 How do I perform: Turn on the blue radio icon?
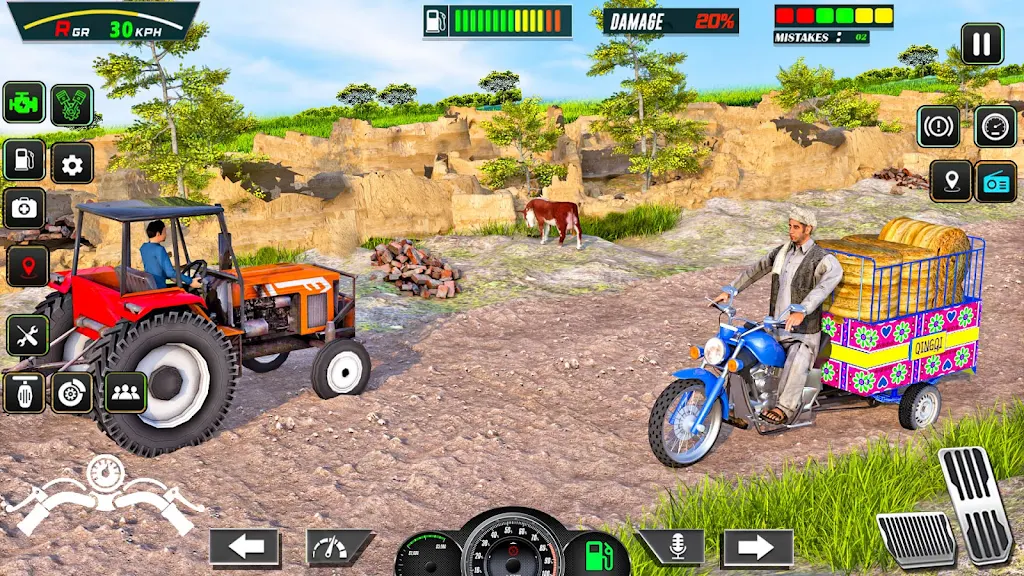click(996, 182)
